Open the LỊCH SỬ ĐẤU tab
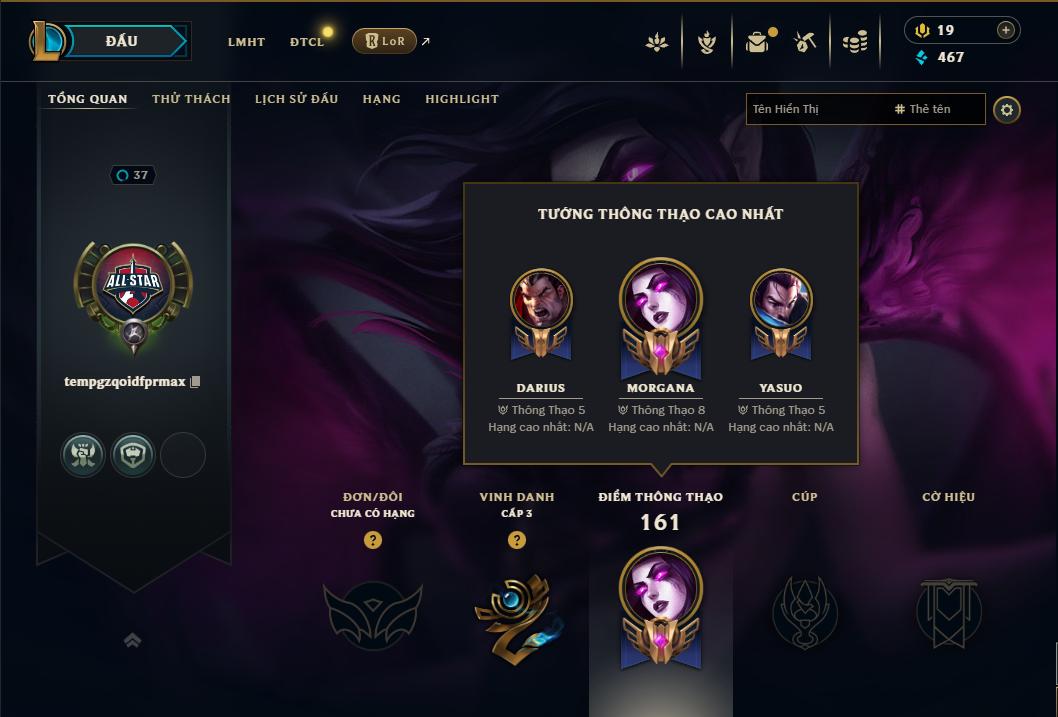This screenshot has height=717, width=1058. 296,99
